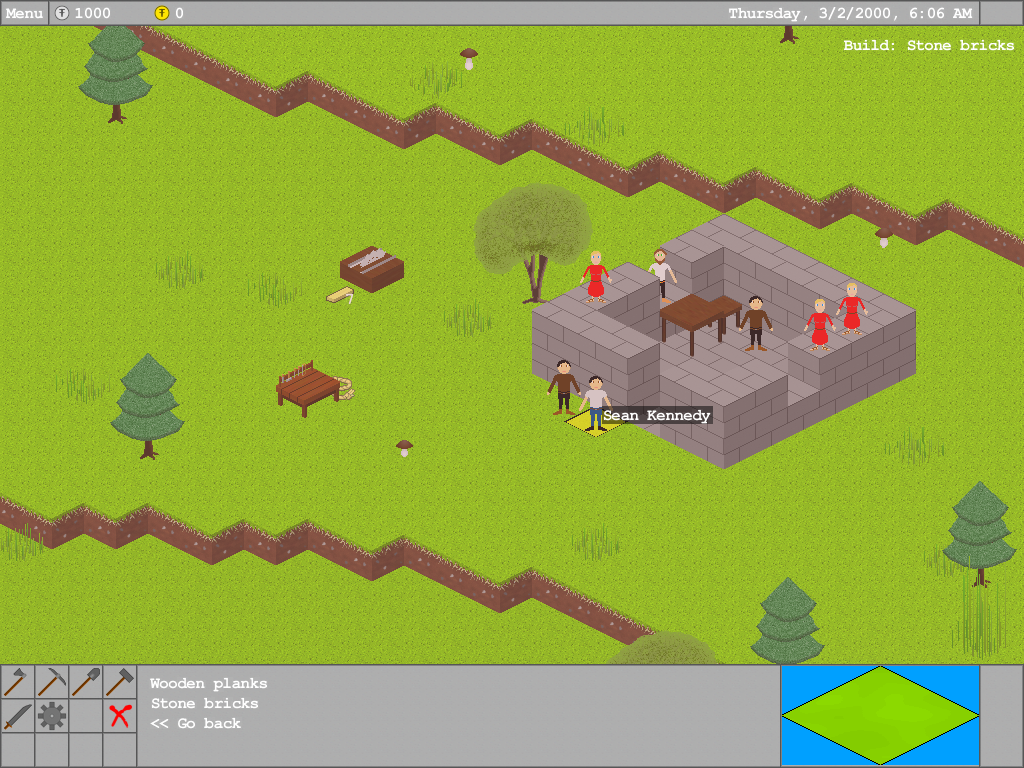Activate the hammer build tool
Screen dimensions: 1024x768
120,682
